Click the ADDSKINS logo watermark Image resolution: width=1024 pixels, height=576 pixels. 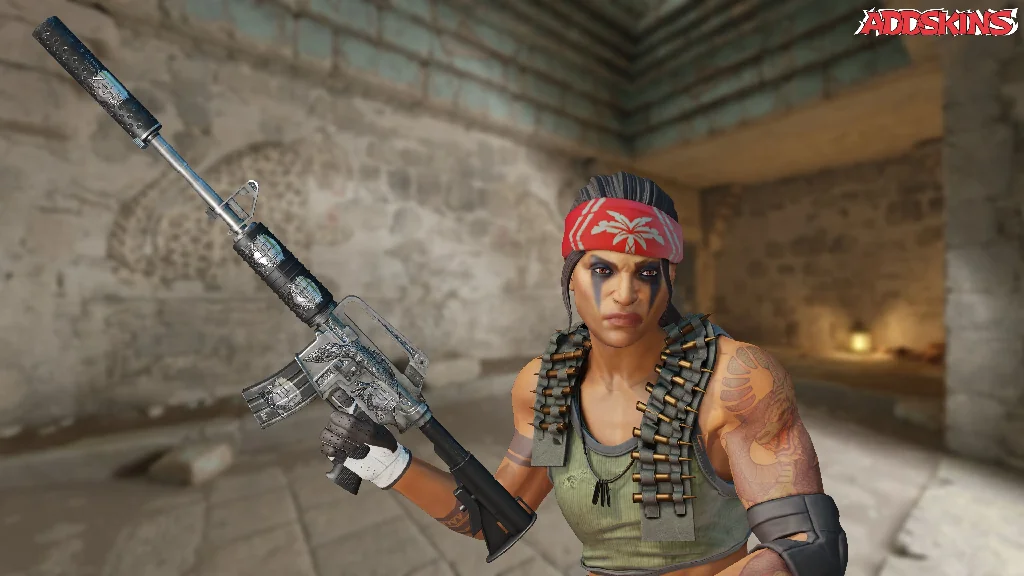[937, 22]
